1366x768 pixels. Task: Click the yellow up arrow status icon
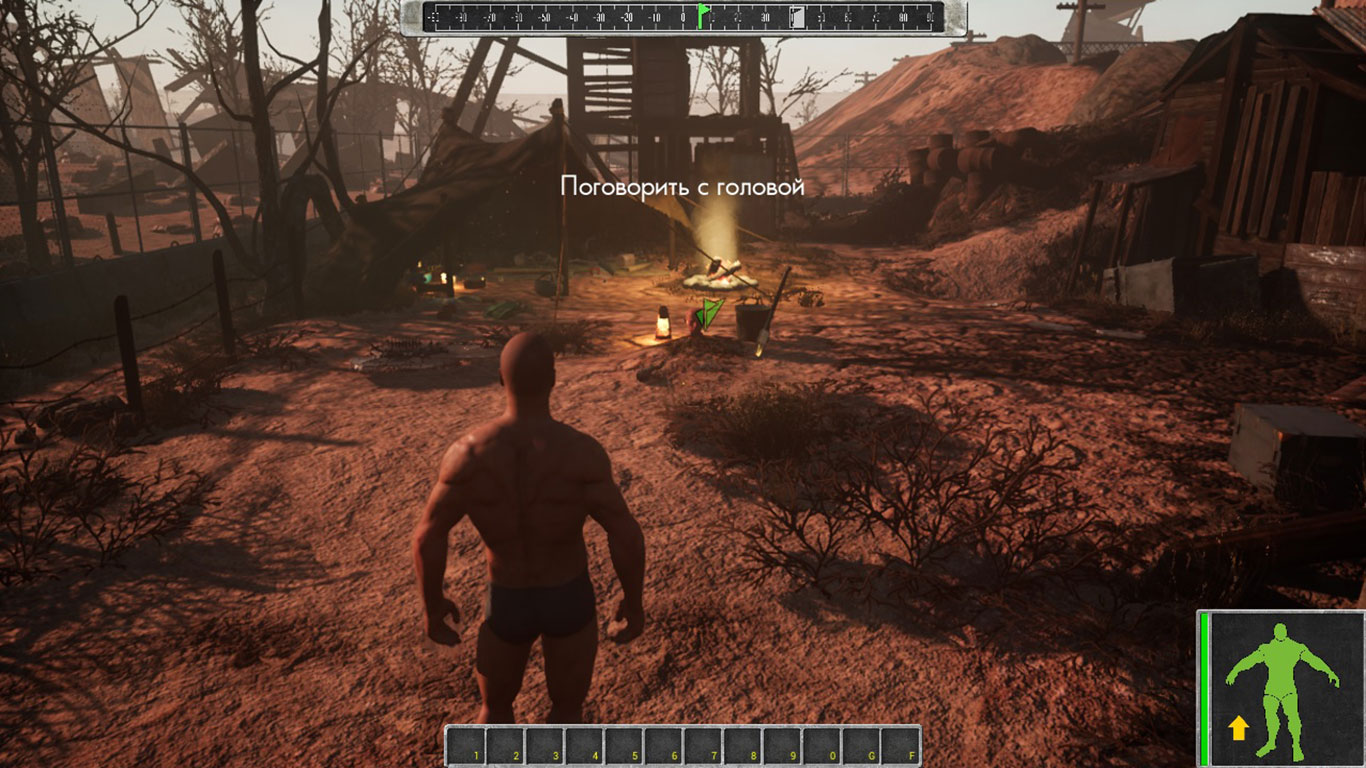(1238, 728)
